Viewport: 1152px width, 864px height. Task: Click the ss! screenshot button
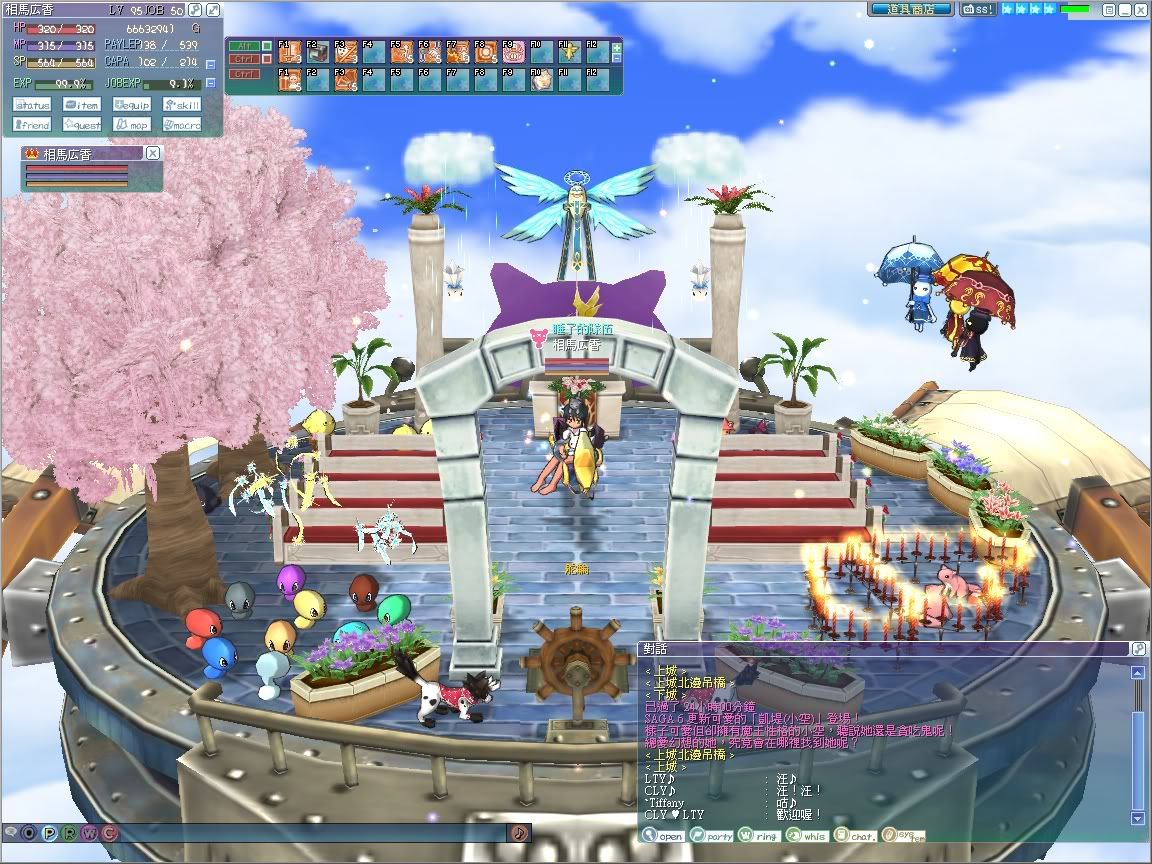click(978, 9)
